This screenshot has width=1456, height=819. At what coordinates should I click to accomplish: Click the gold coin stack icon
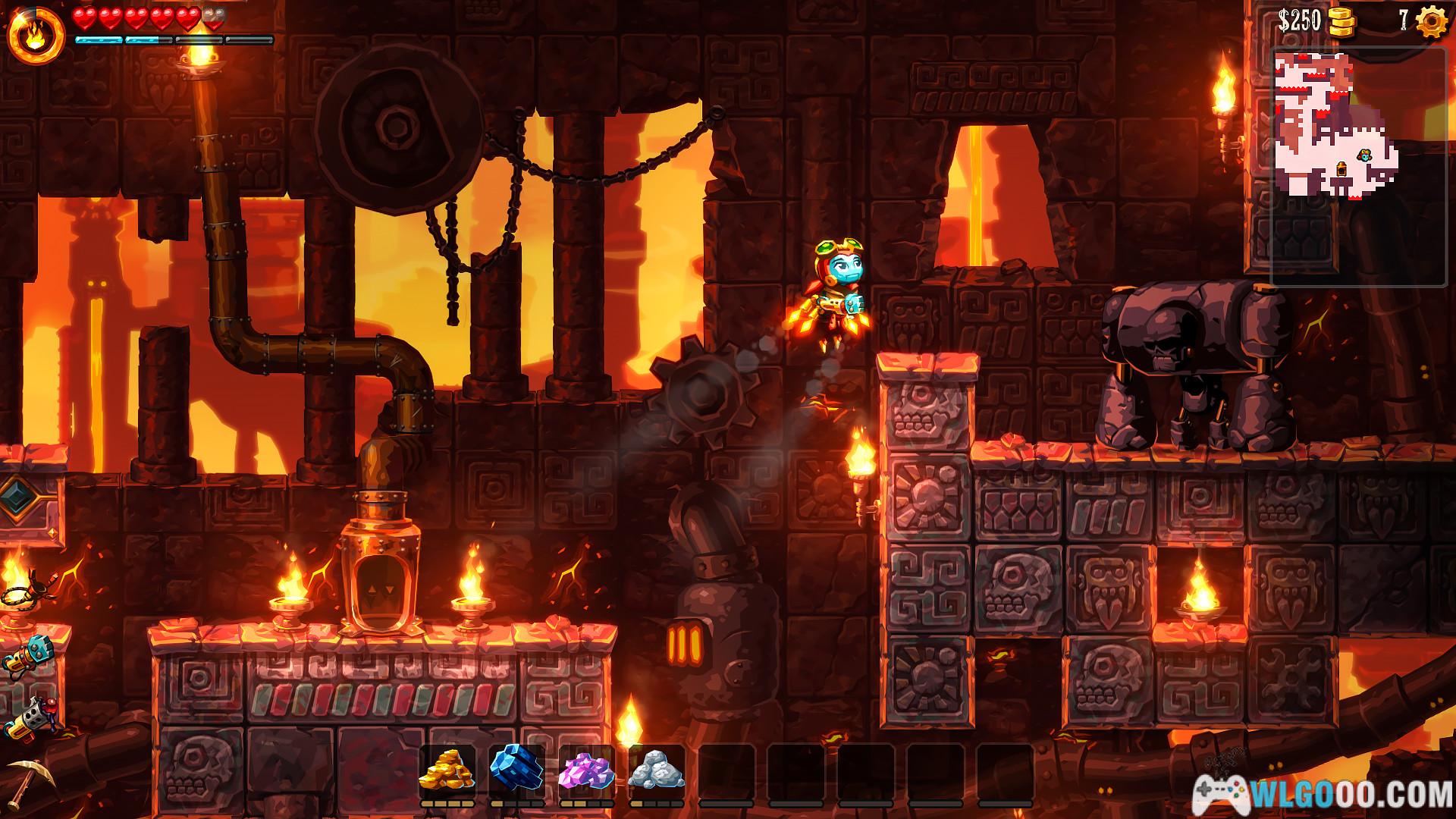(1341, 23)
